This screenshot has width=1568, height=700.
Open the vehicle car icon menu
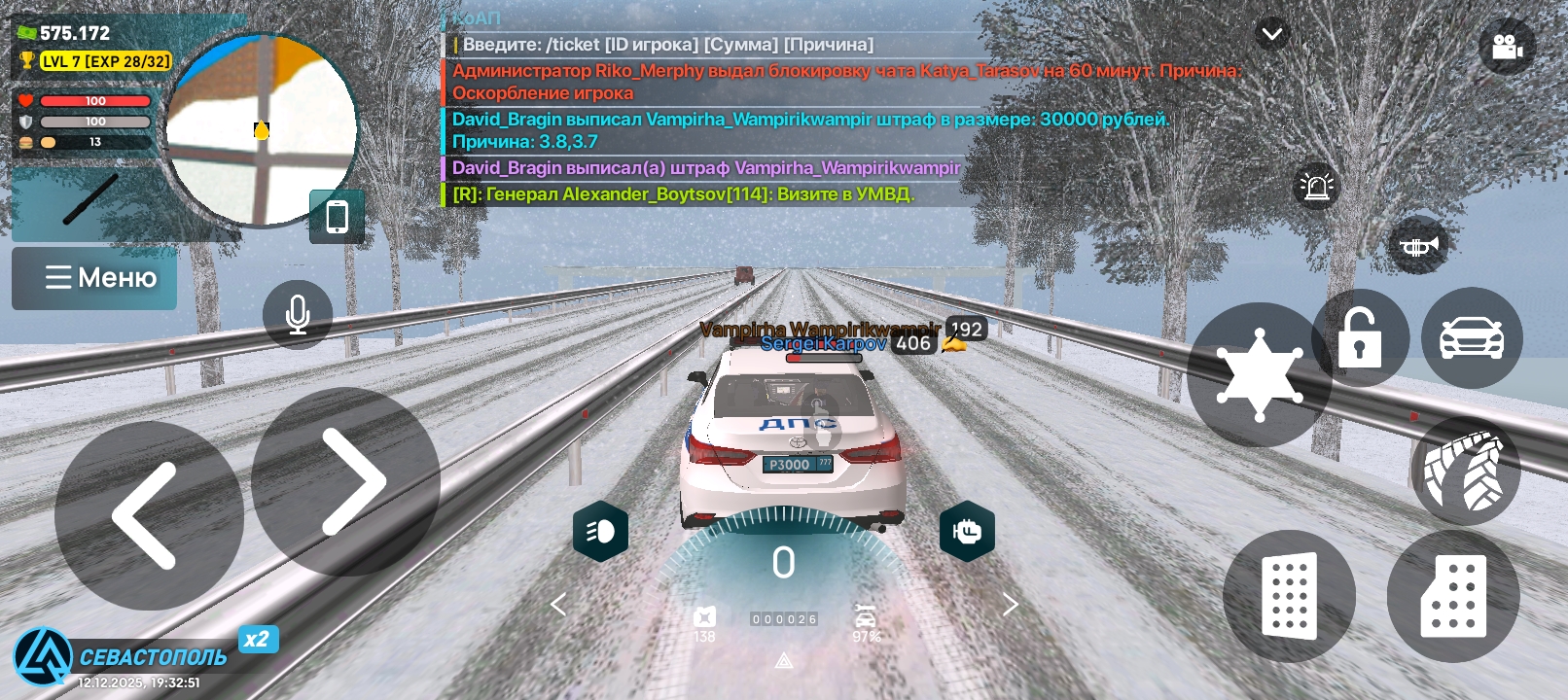pyautogui.click(x=1471, y=337)
